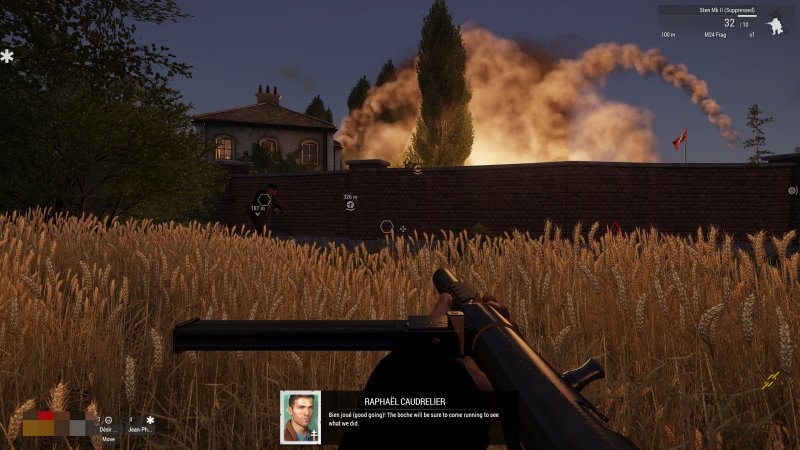Click the white asterisk marker at screen edge
The height and width of the screenshot is (450, 800).
[x=7, y=57]
